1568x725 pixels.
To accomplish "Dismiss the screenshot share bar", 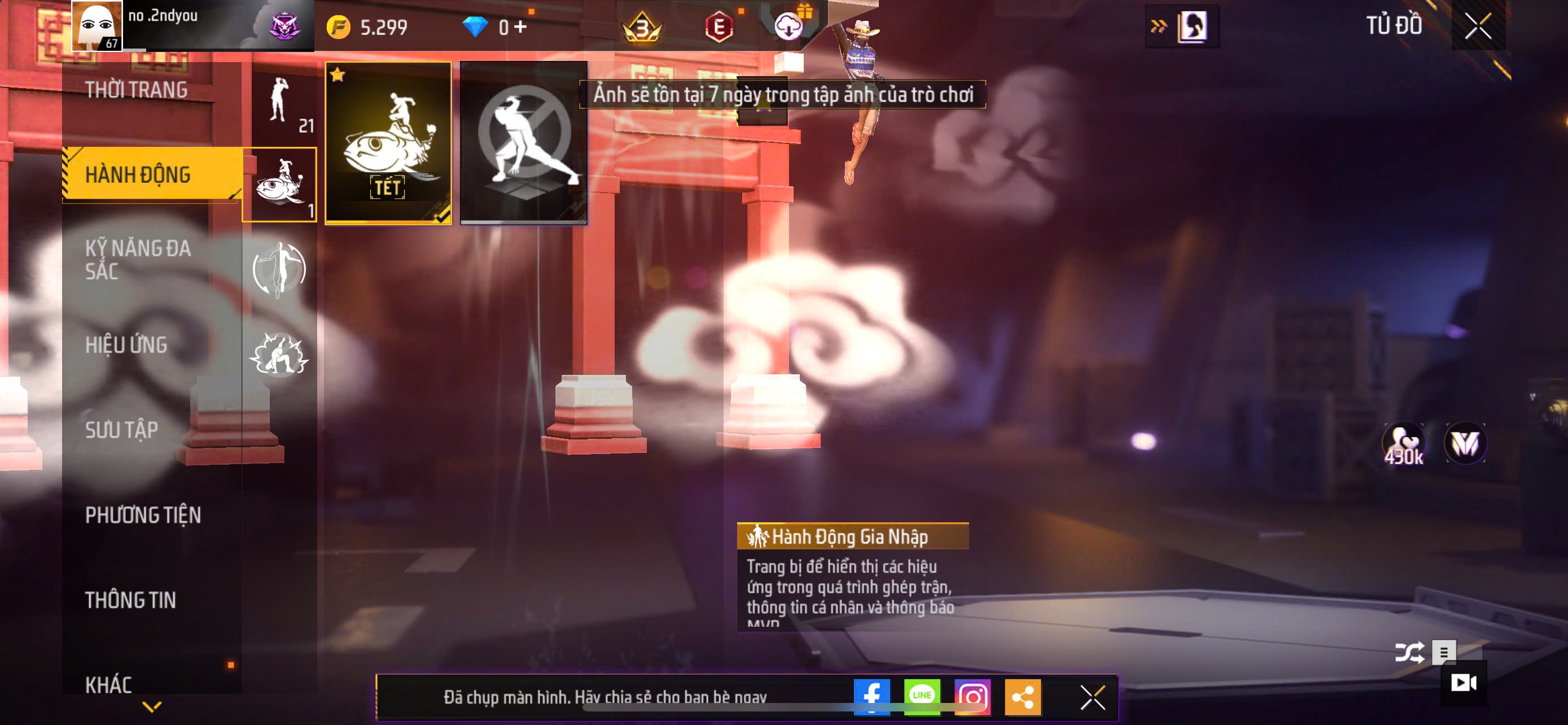I will (x=1092, y=697).
